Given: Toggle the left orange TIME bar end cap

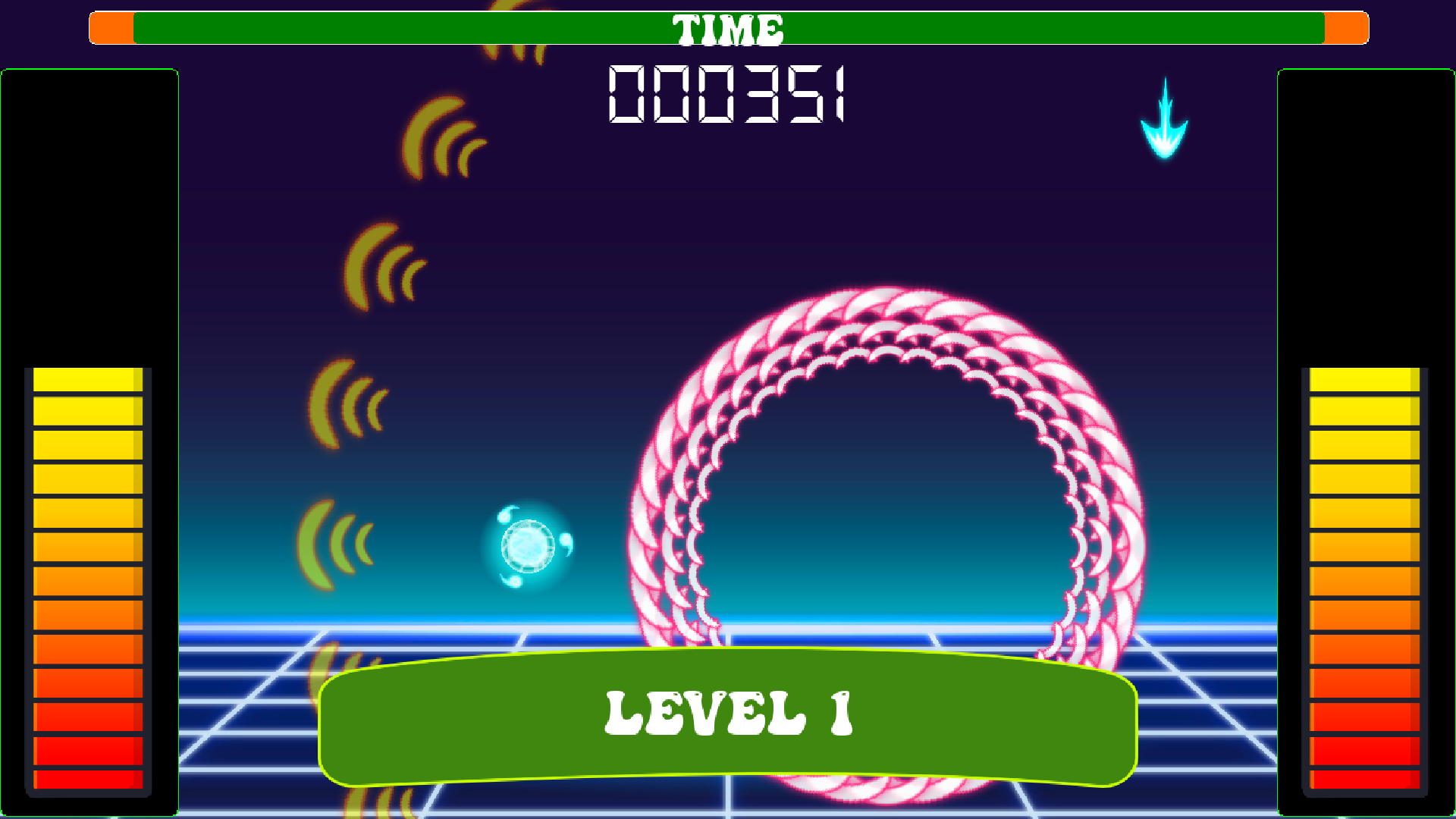Looking at the screenshot, I should click(112, 27).
